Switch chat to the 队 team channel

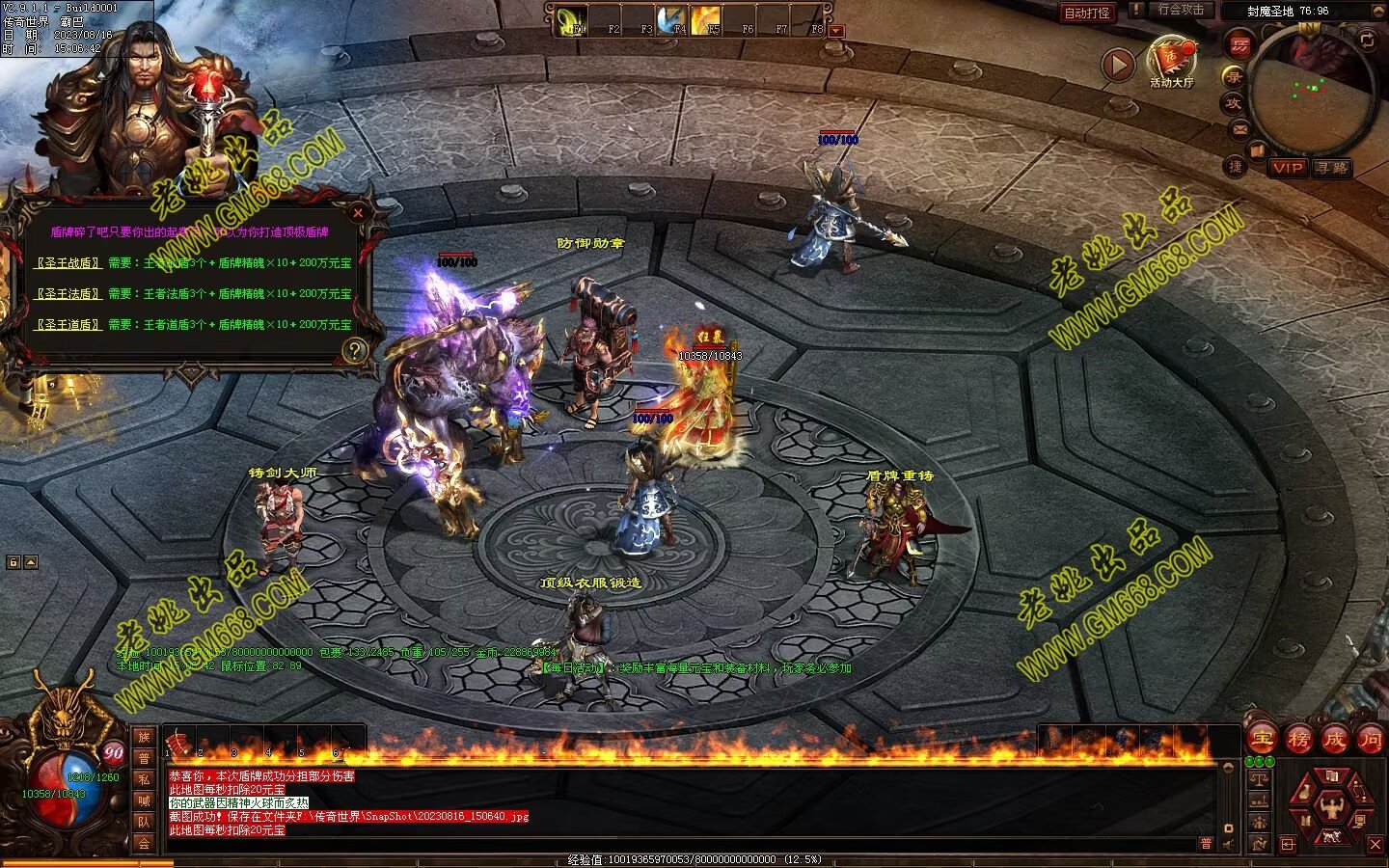[144, 822]
